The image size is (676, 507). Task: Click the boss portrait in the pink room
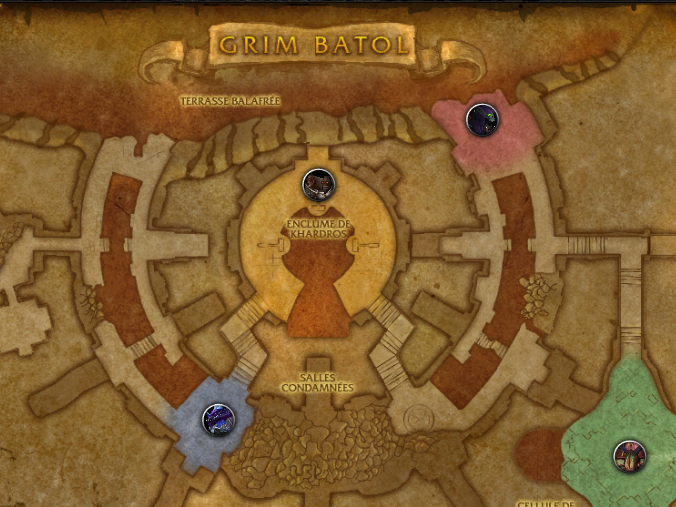coord(482,121)
